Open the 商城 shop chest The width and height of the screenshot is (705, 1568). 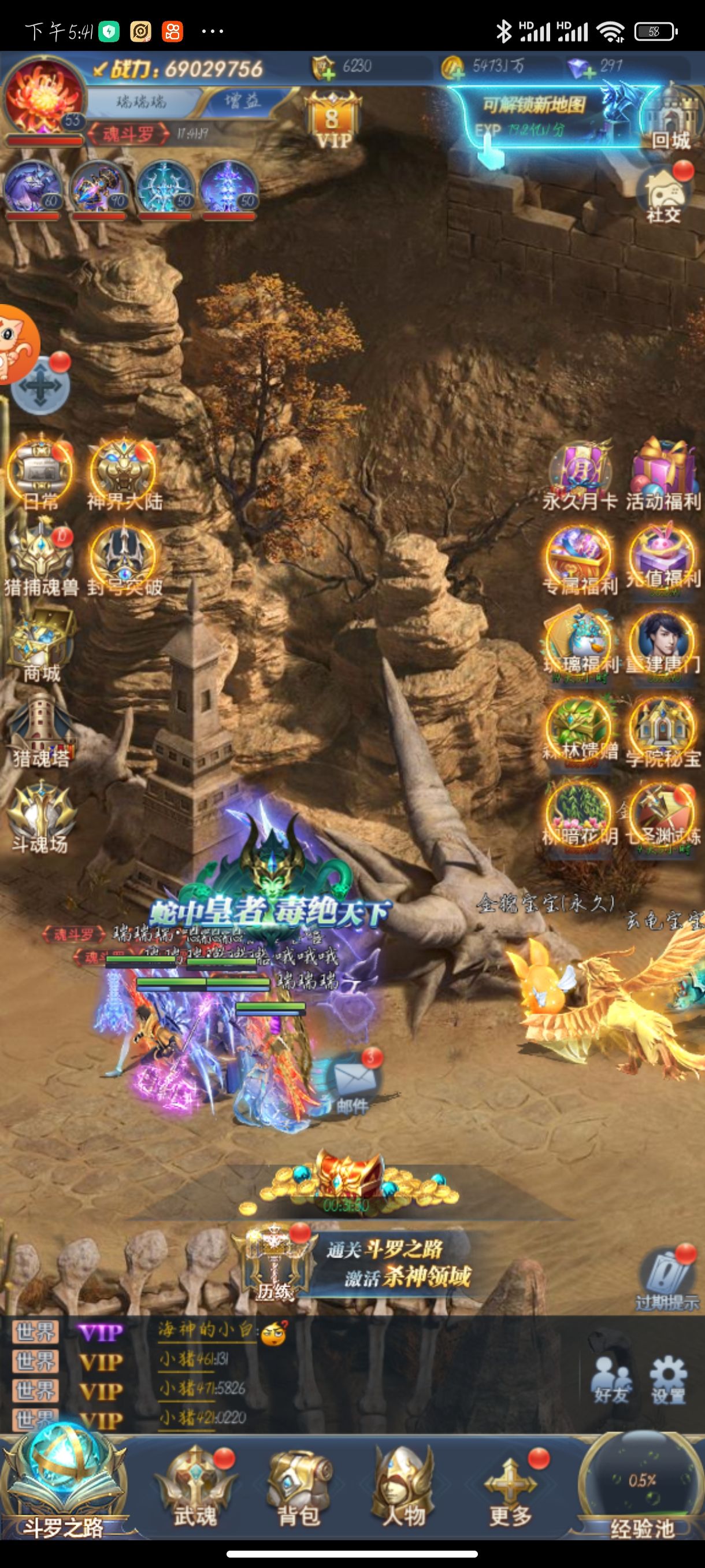coord(40,646)
